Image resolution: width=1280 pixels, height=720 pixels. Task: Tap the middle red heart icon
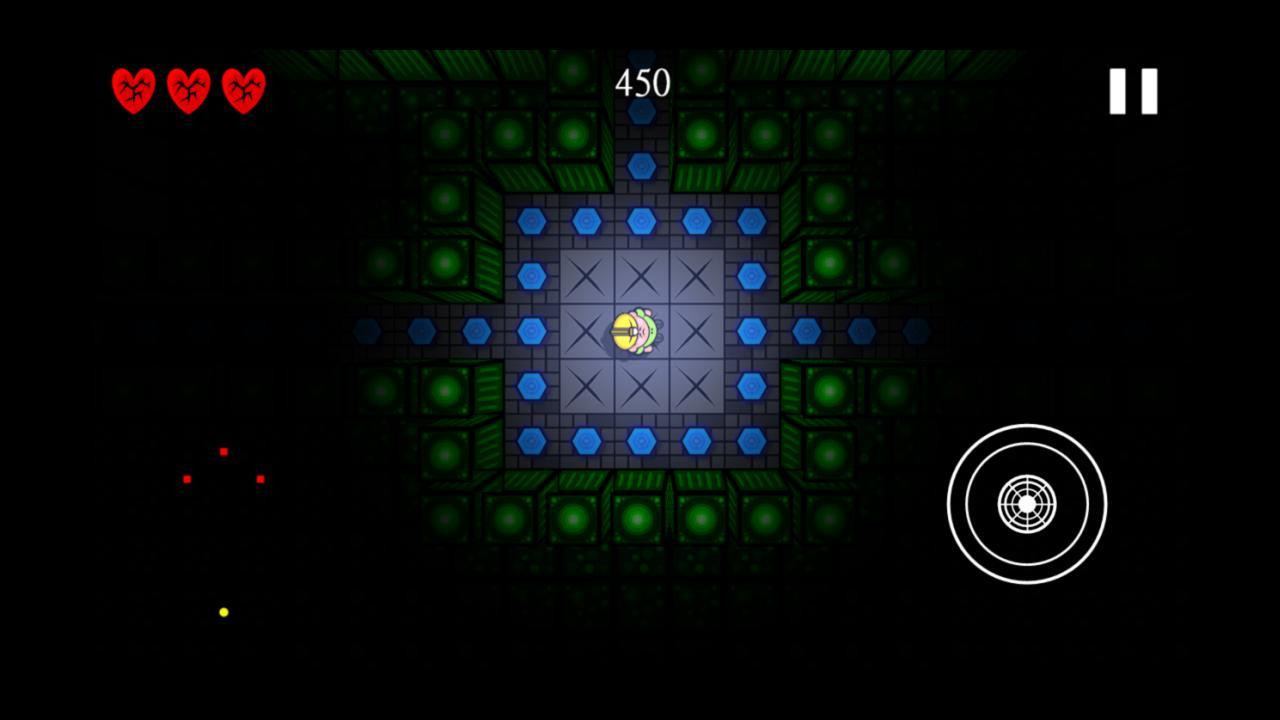tap(188, 90)
